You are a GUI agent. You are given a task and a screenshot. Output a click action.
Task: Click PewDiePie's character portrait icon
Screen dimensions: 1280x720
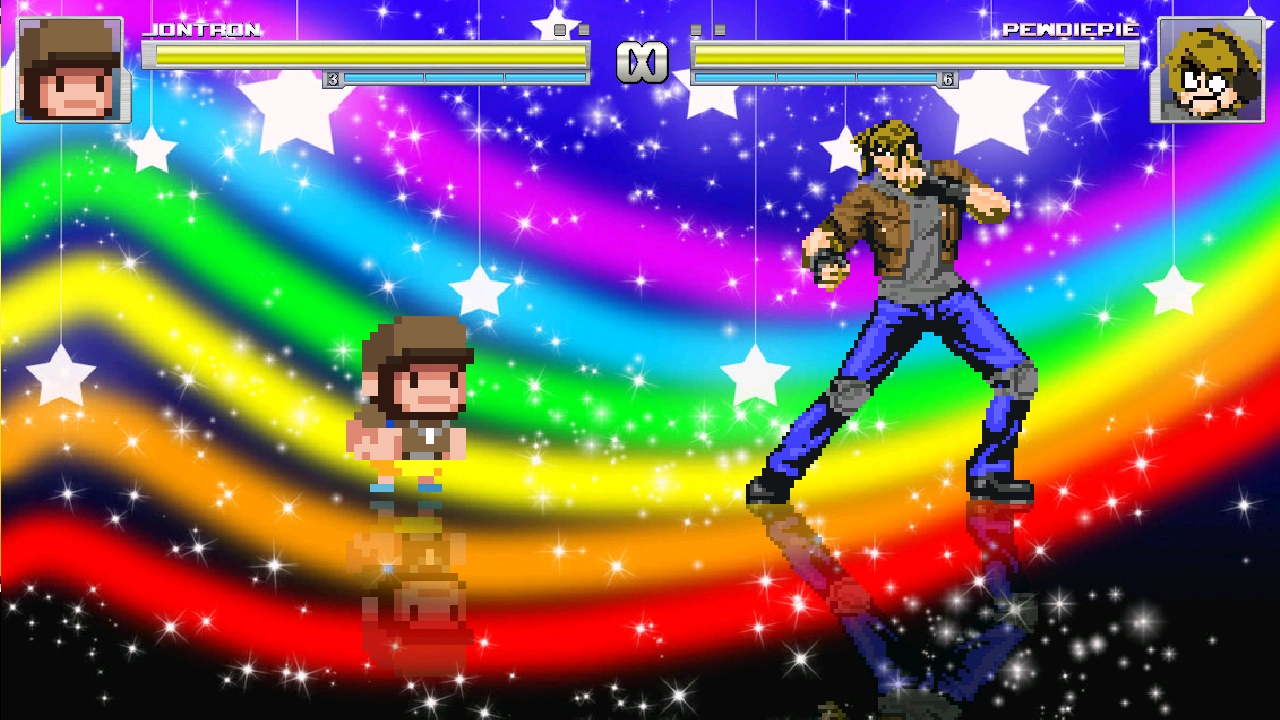(x=1211, y=67)
